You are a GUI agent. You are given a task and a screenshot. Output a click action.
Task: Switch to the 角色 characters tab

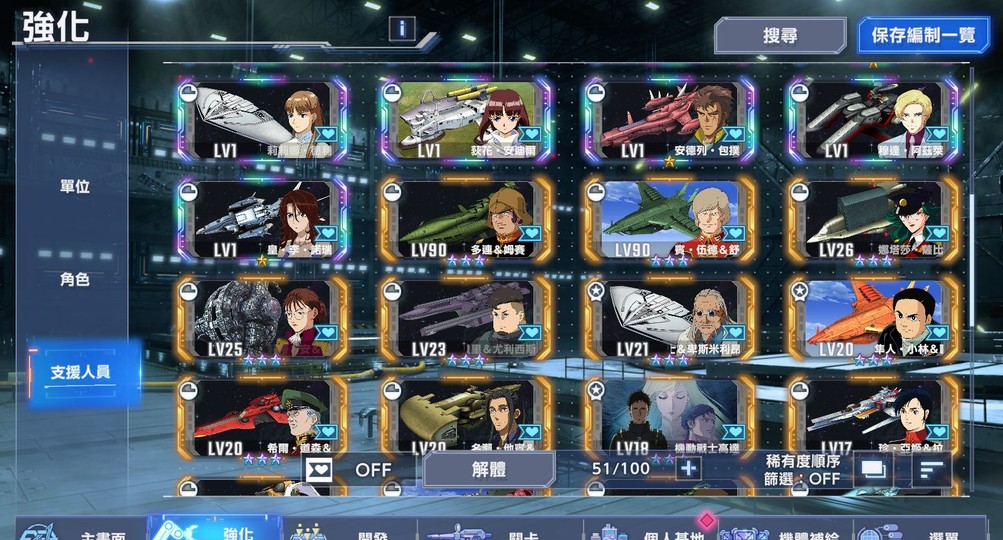pos(74,280)
